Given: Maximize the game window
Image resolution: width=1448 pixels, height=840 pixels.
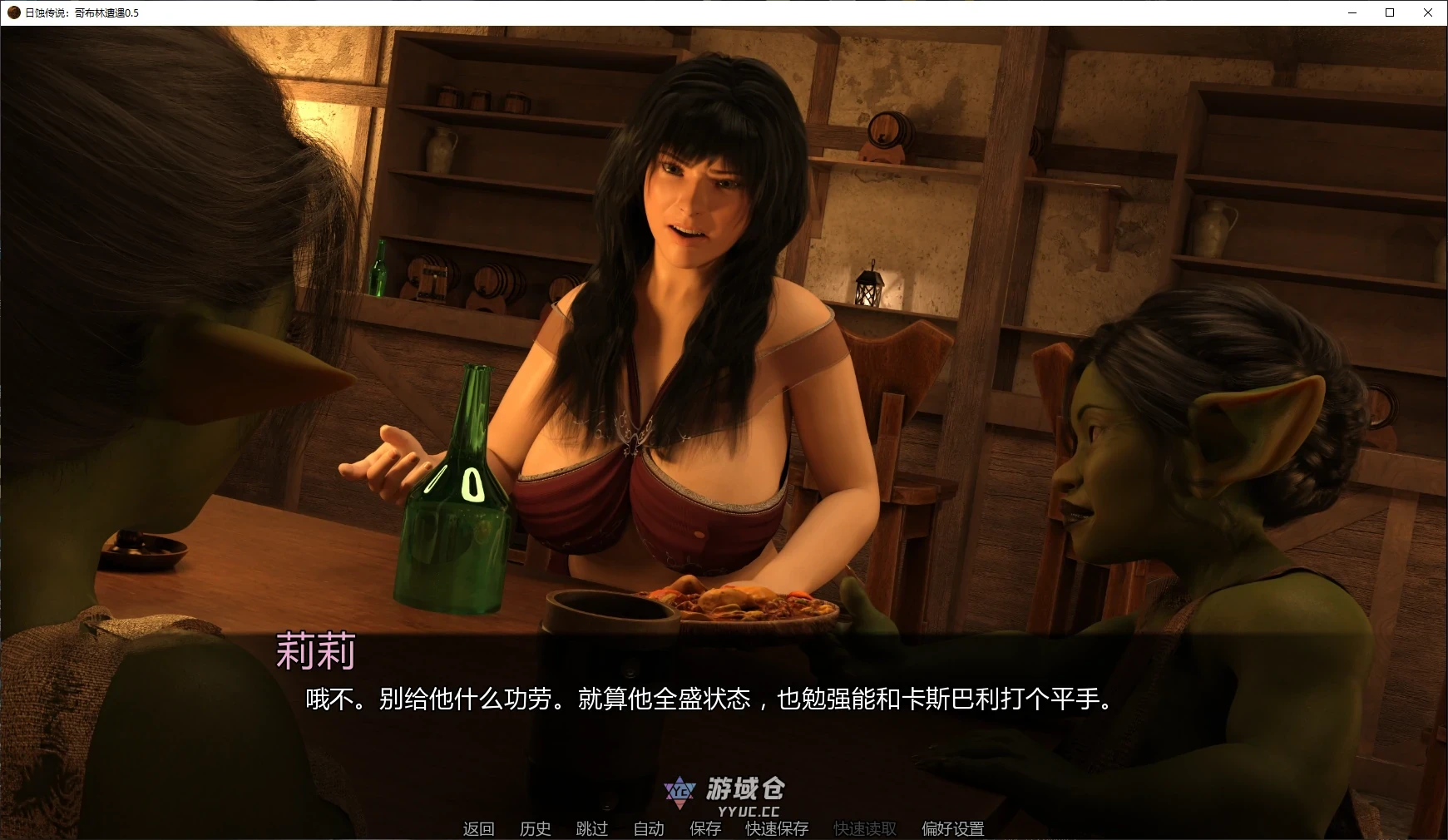Looking at the screenshot, I should click(1389, 12).
